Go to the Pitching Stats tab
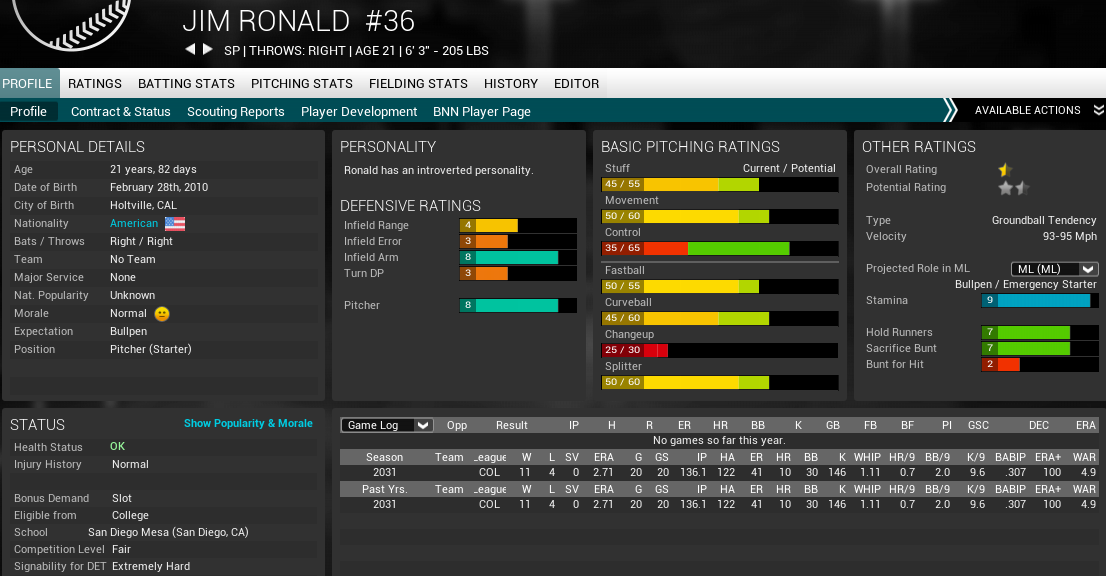Screen dimensions: 1106x576 click(302, 84)
